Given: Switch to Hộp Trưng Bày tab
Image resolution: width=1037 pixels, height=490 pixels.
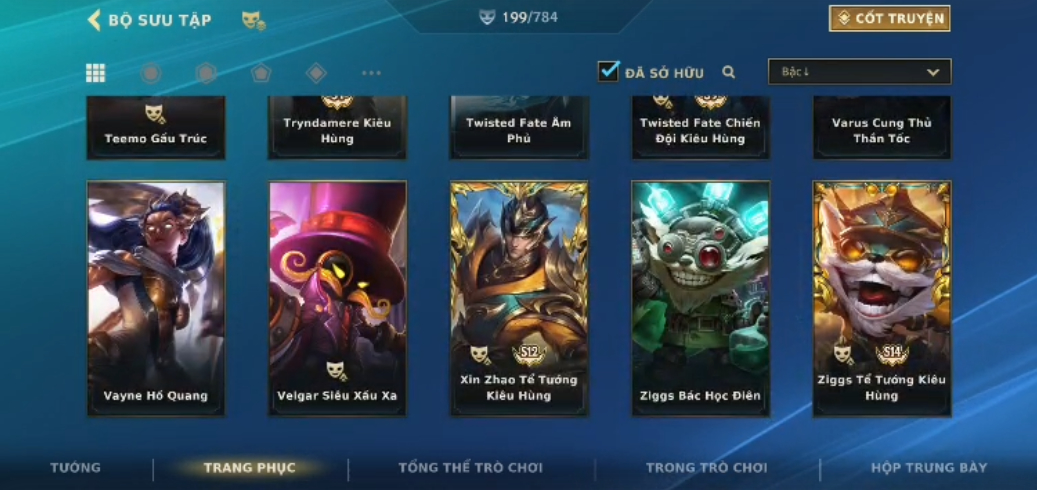Looking at the screenshot, I should (928, 468).
